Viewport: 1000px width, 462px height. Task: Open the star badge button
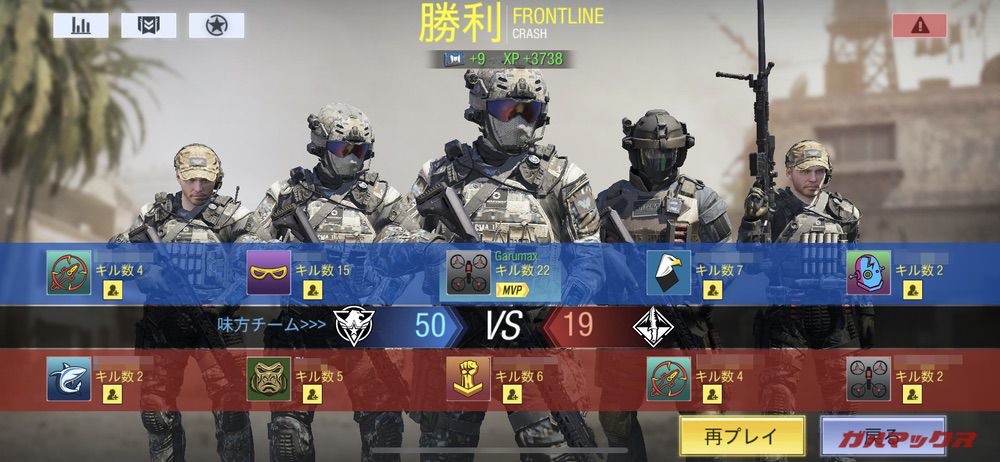point(216,25)
